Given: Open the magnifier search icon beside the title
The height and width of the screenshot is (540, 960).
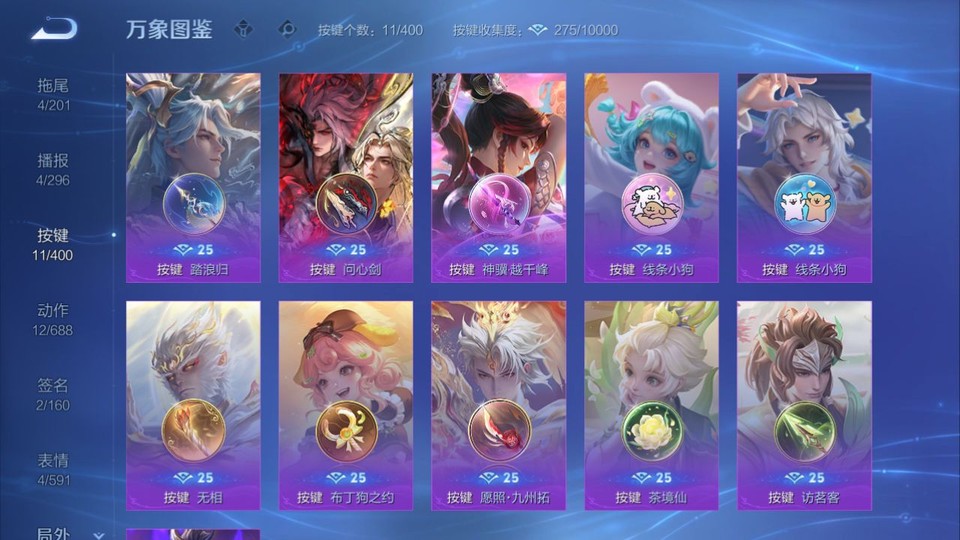Looking at the screenshot, I should tap(287, 29).
